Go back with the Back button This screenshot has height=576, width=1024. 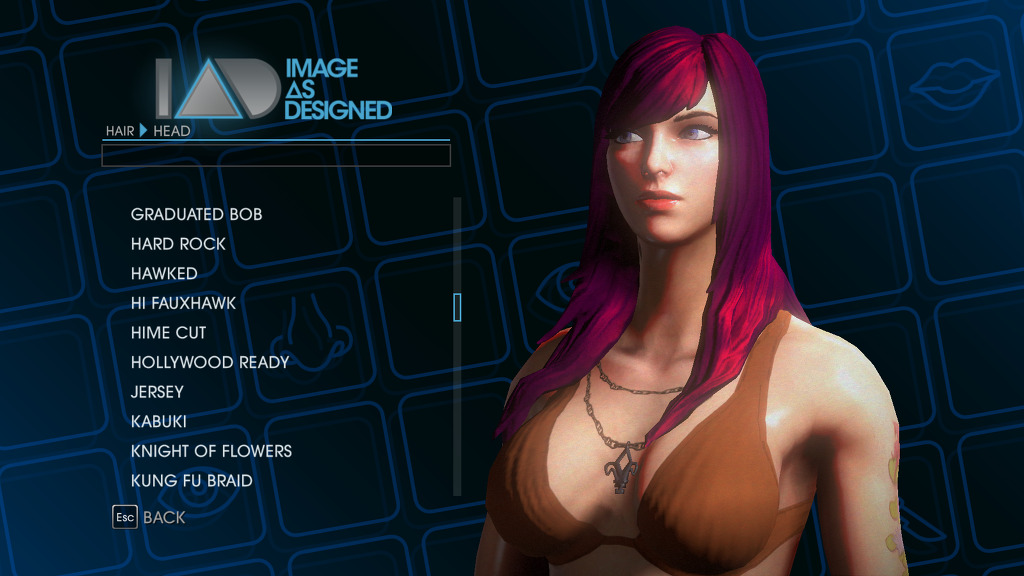tap(149, 517)
